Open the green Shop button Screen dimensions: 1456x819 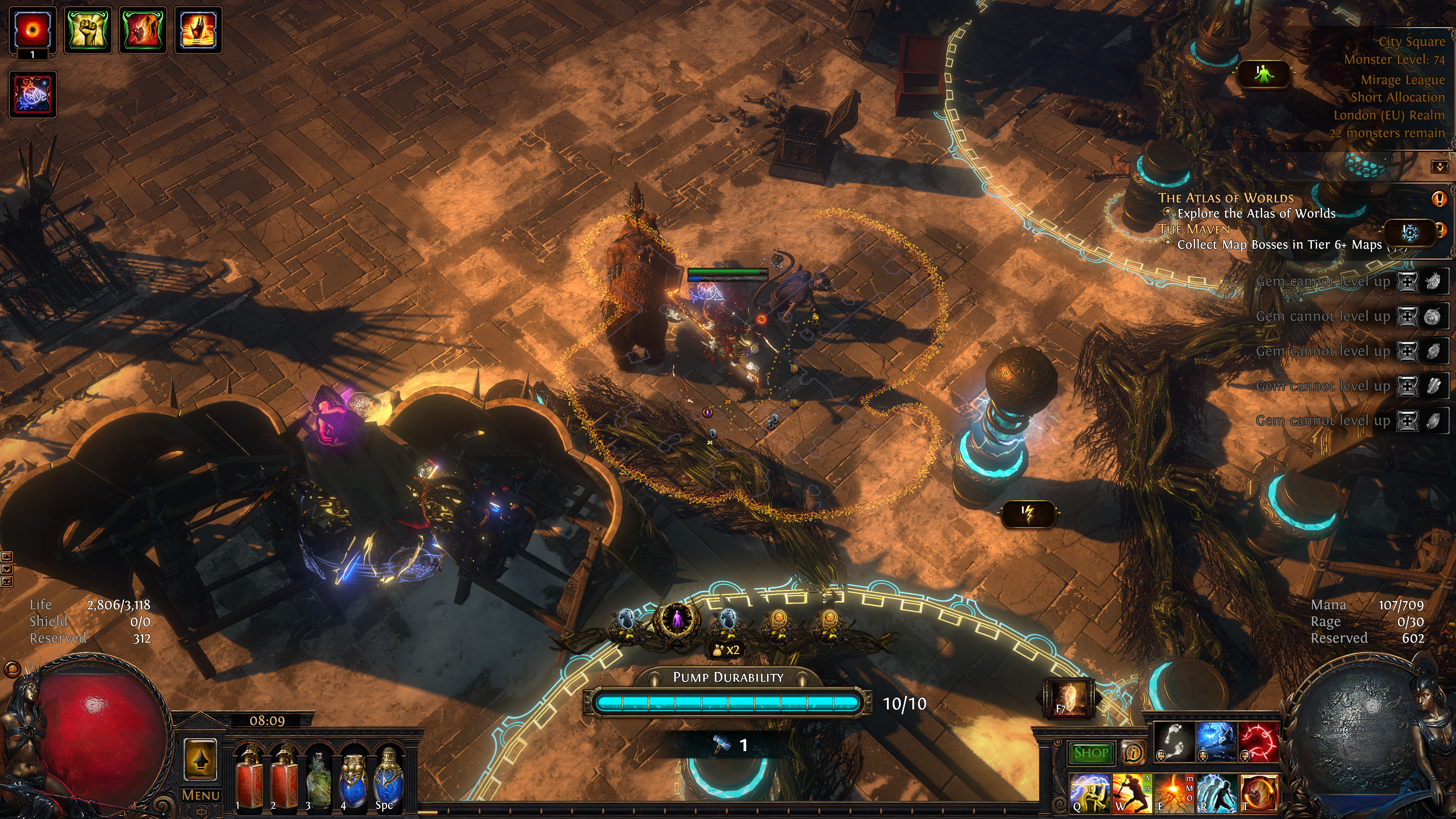[x=1090, y=752]
